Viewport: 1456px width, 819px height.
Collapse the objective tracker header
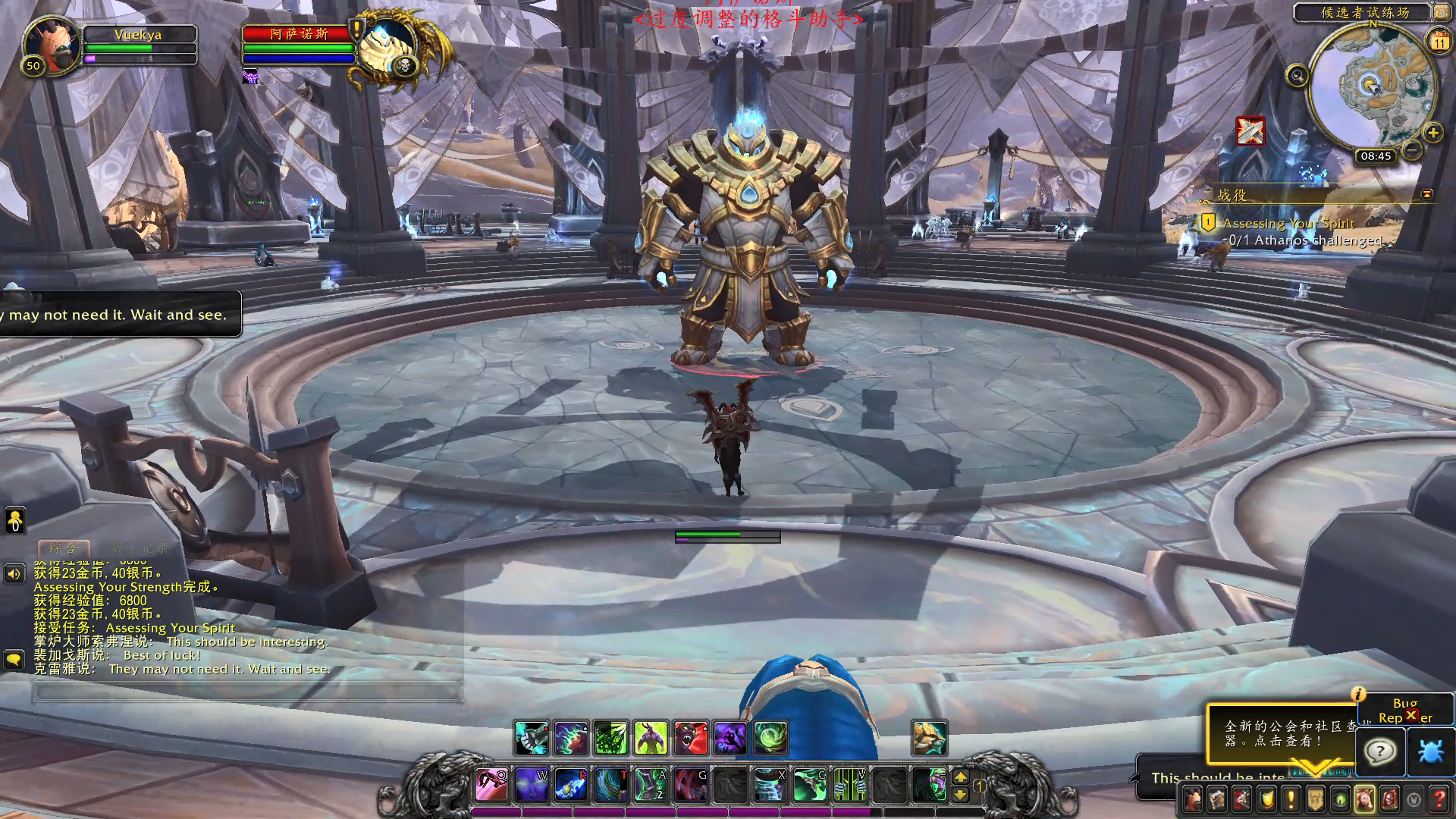pos(1426,194)
